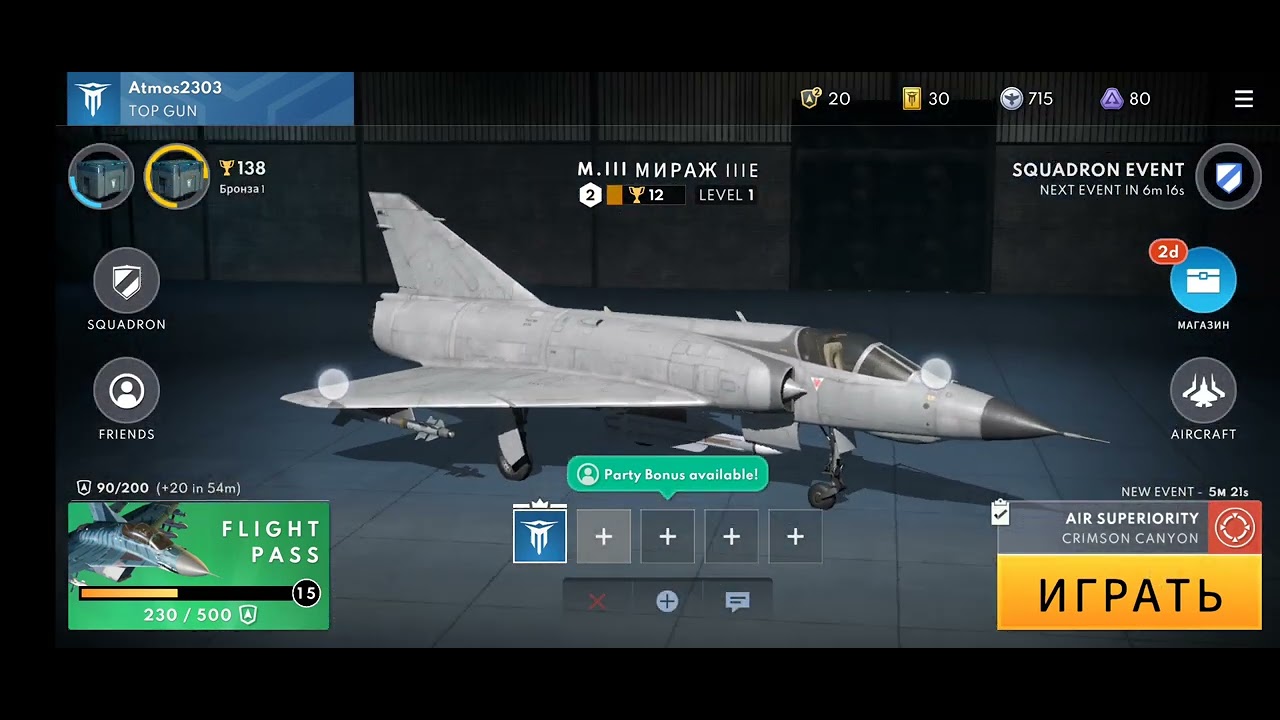
Task: Open the Friends list
Action: tap(127, 392)
